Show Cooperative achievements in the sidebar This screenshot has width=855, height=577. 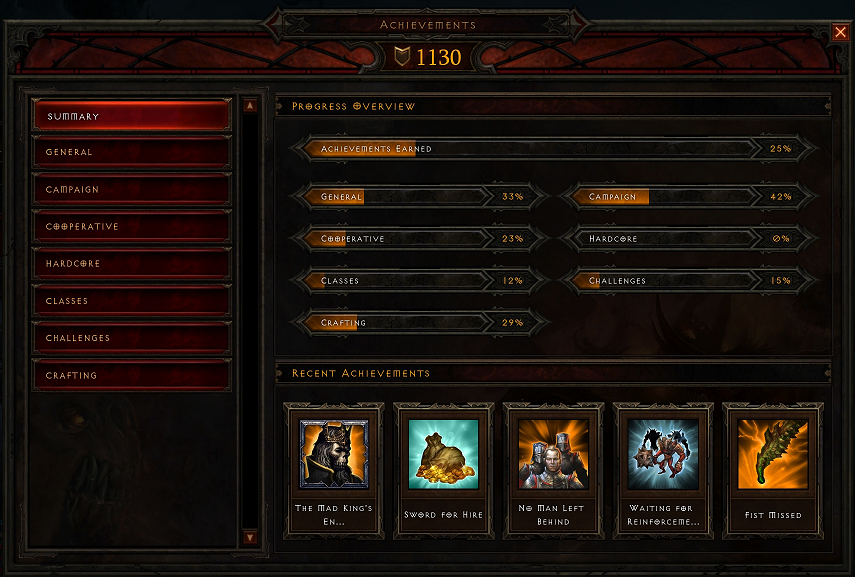(x=132, y=226)
